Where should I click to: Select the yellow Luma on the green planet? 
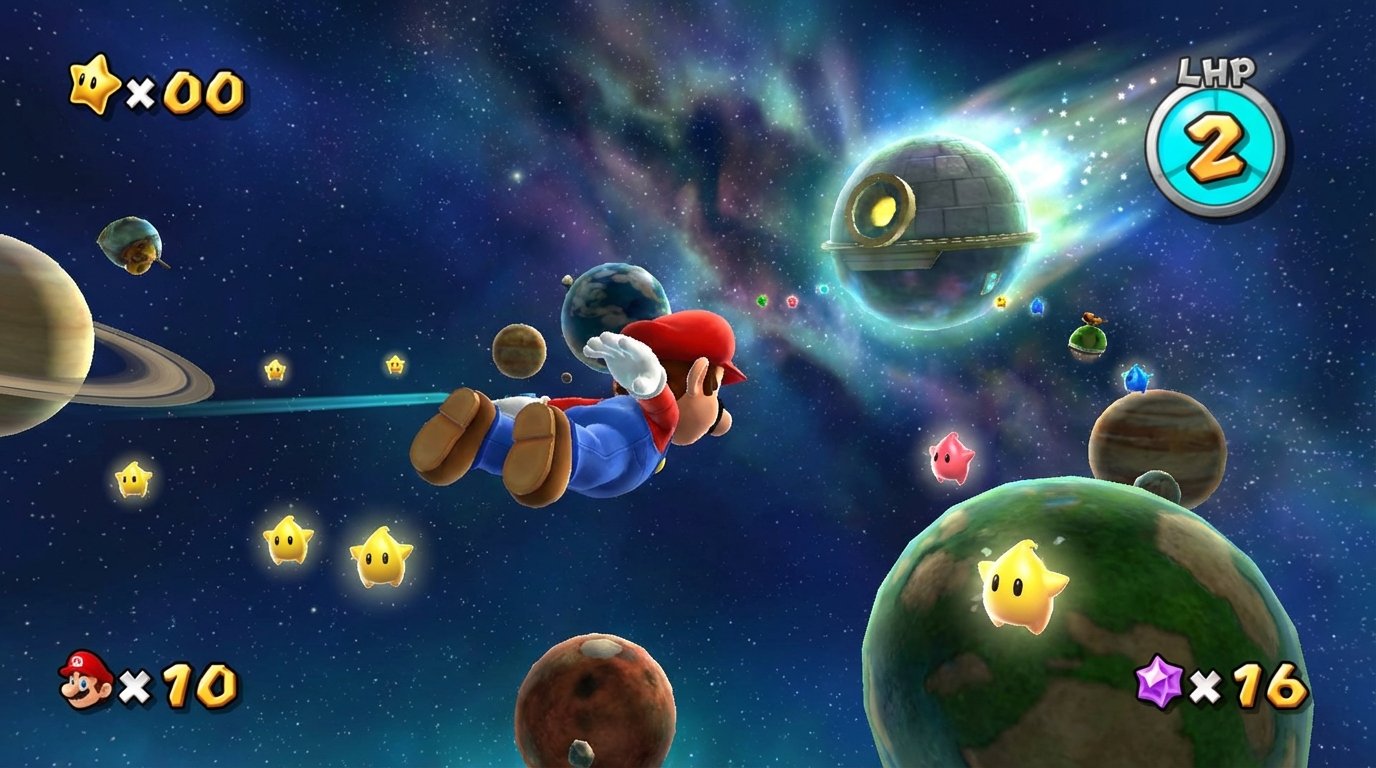[x=1021, y=585]
